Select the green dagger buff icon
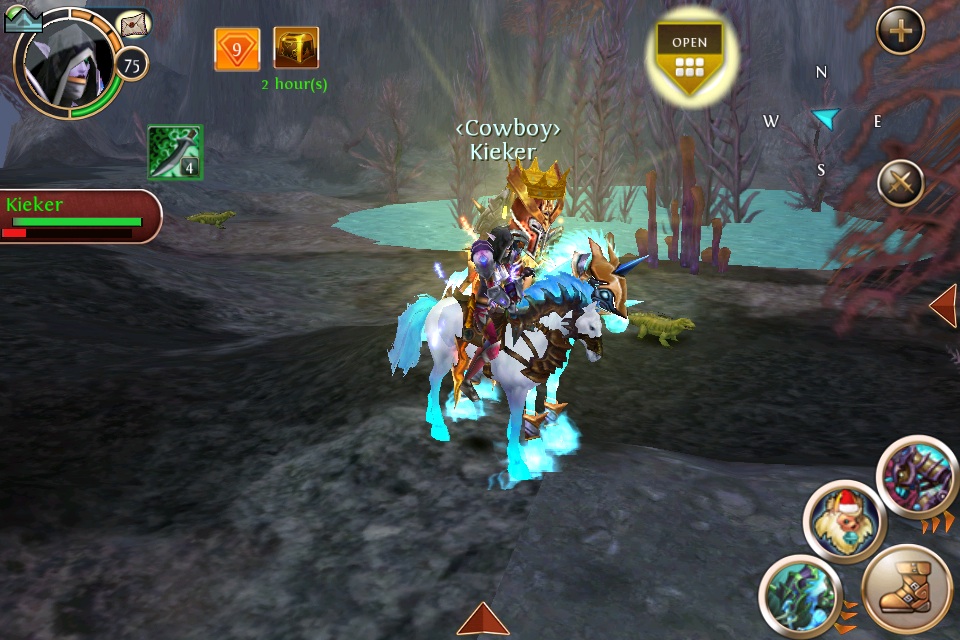 click(x=175, y=152)
